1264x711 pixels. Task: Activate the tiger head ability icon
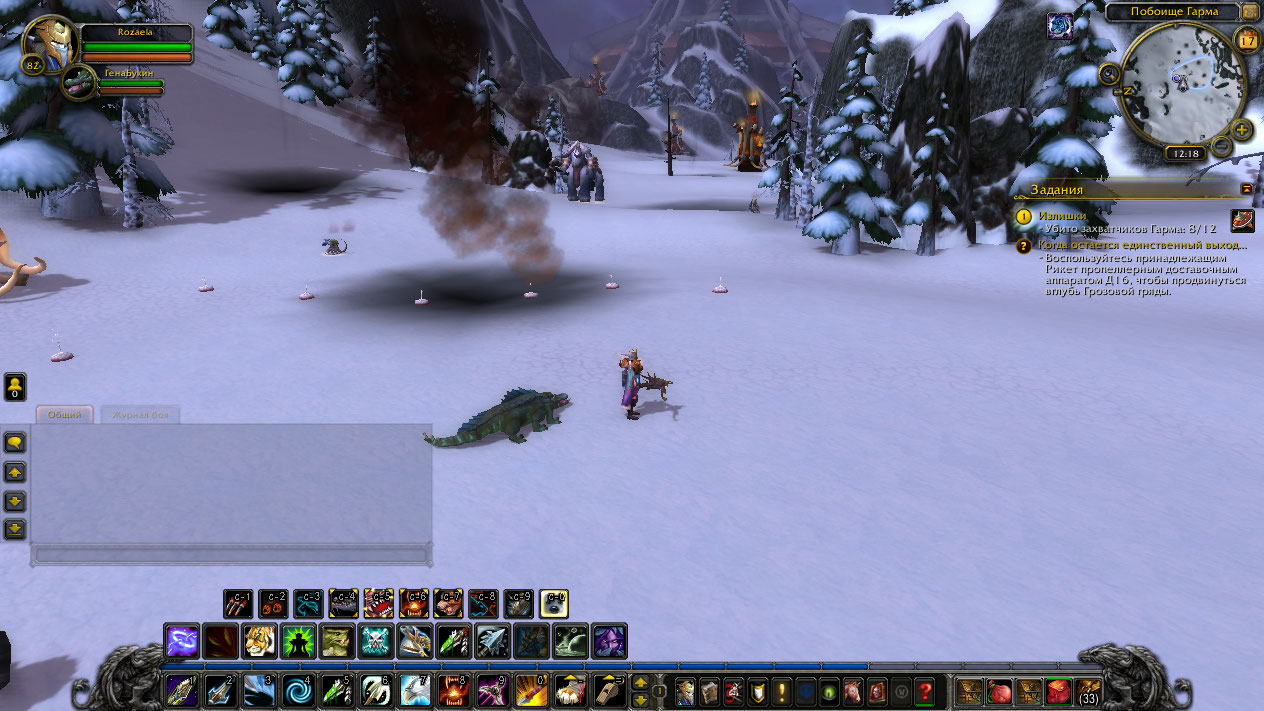260,641
